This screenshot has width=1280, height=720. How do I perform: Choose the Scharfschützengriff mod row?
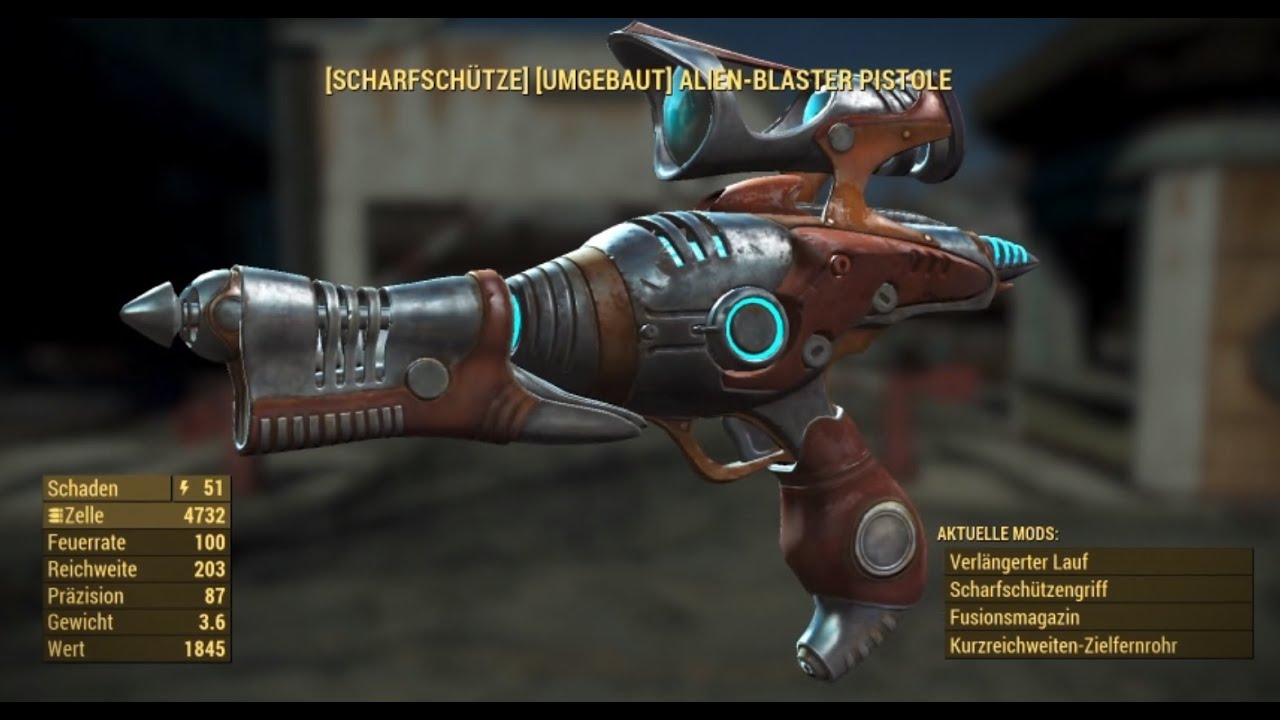pos(1097,590)
